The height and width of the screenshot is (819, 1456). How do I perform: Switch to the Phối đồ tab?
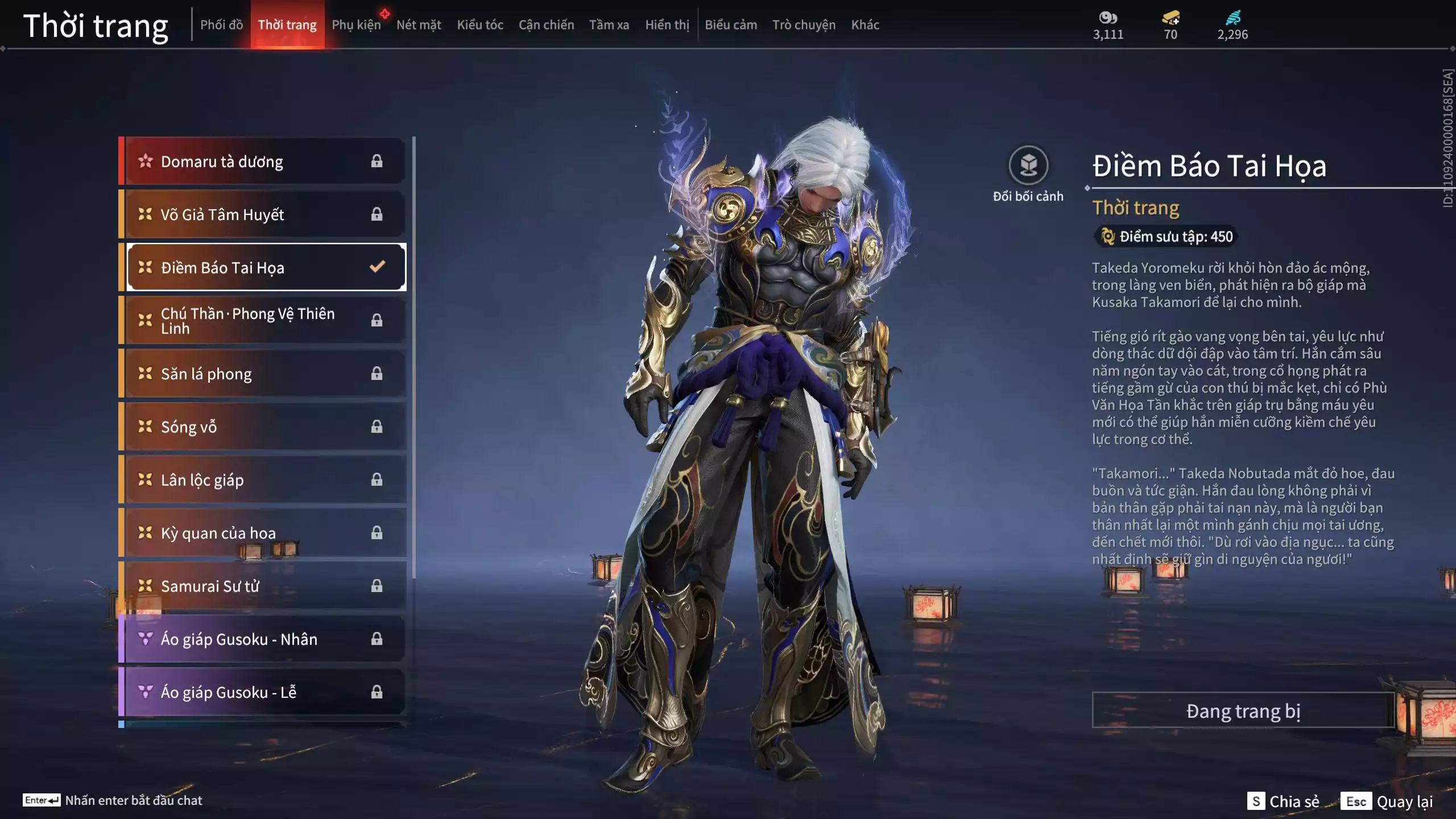[x=221, y=24]
